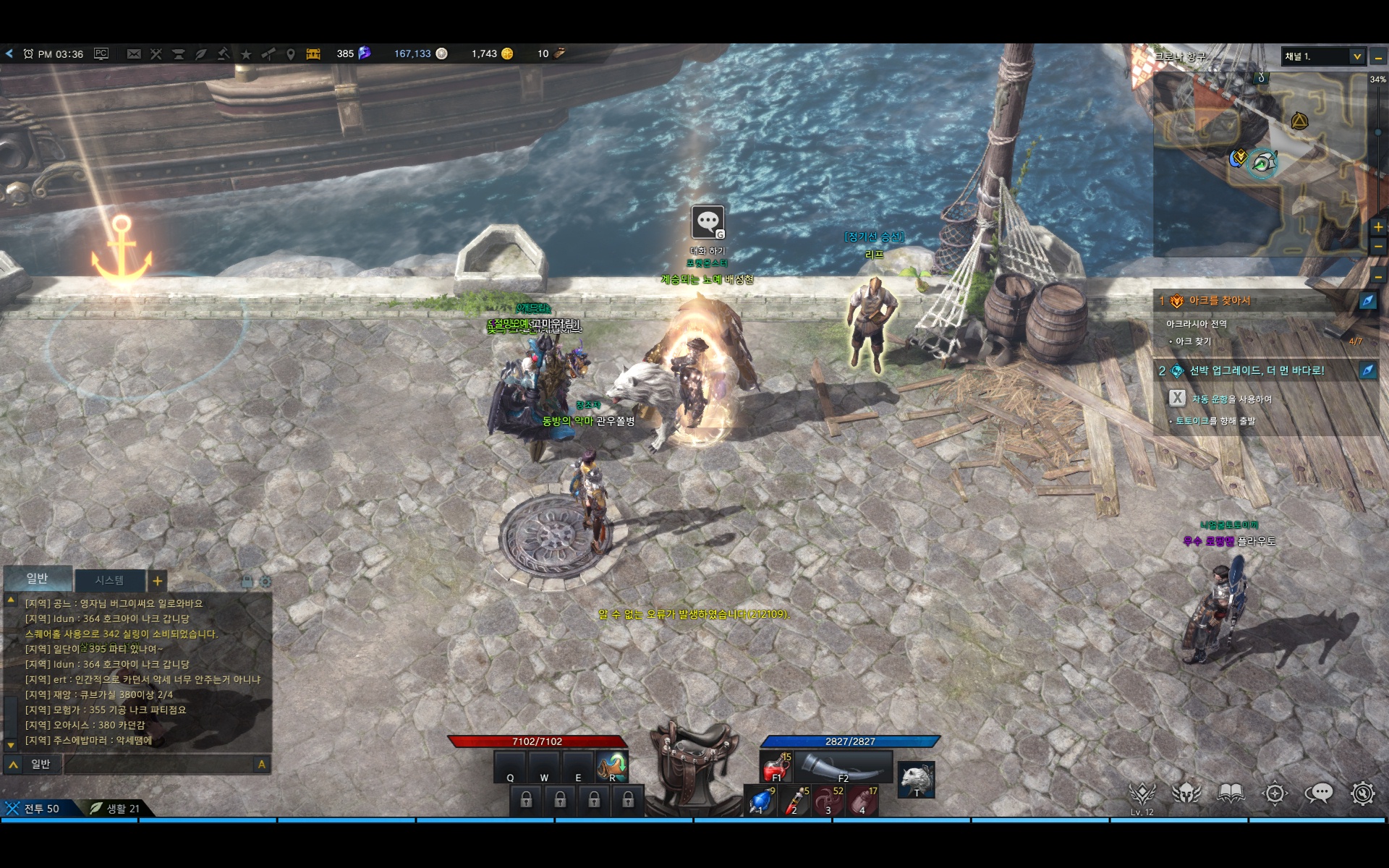1389x868 pixels.
Task: Use the red health potion flask
Action: pos(776,767)
